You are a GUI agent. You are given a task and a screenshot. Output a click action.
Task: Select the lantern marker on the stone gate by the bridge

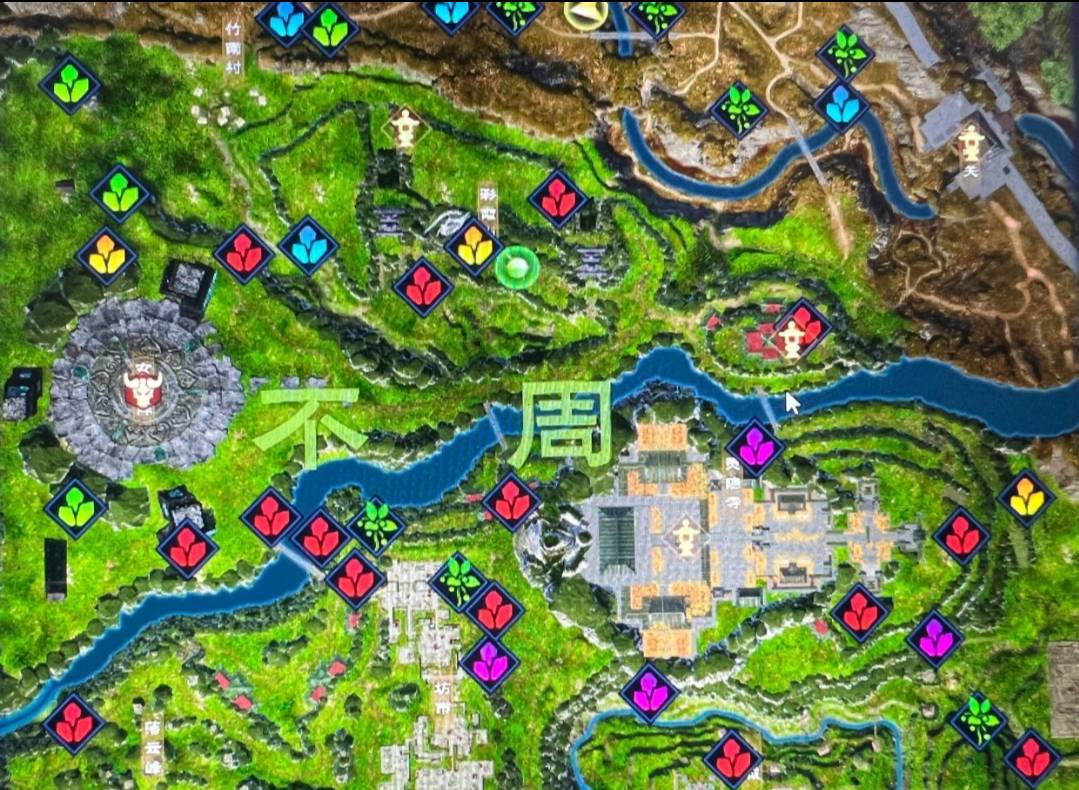(x=970, y=142)
